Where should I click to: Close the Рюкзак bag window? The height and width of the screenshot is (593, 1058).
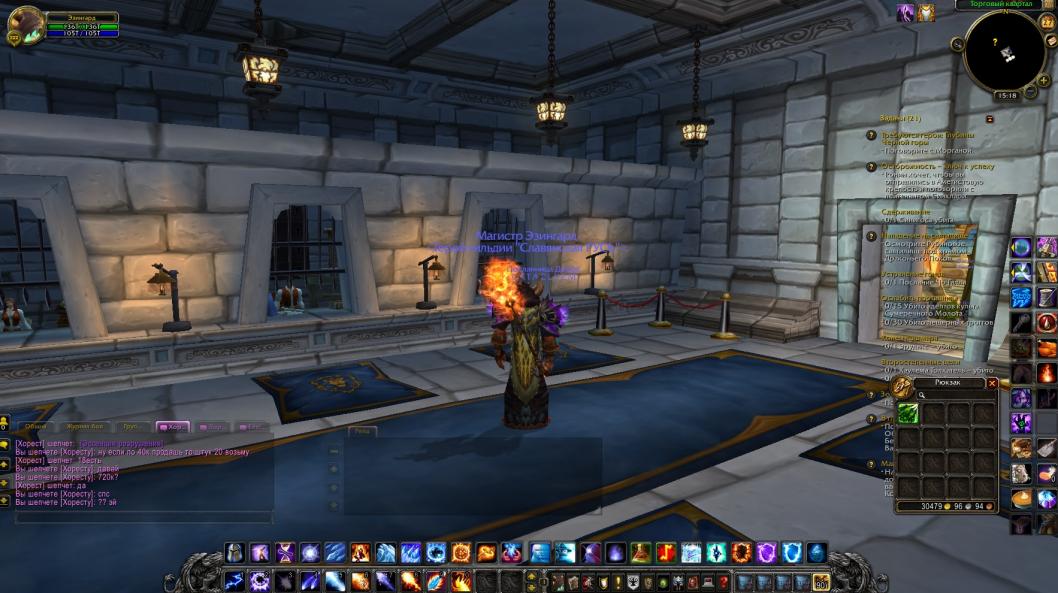pyautogui.click(x=992, y=383)
